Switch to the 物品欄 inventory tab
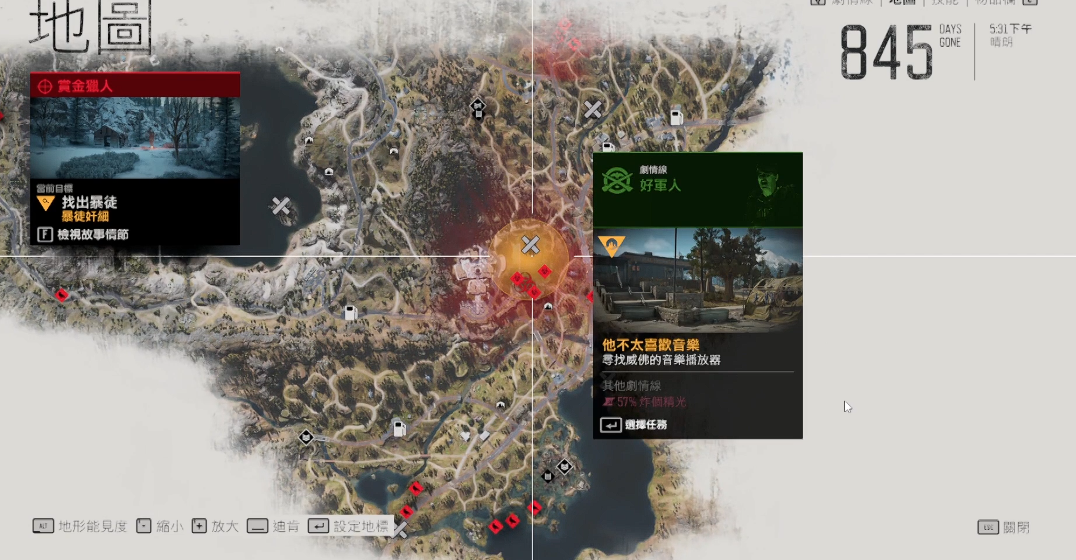 [1003, 3]
